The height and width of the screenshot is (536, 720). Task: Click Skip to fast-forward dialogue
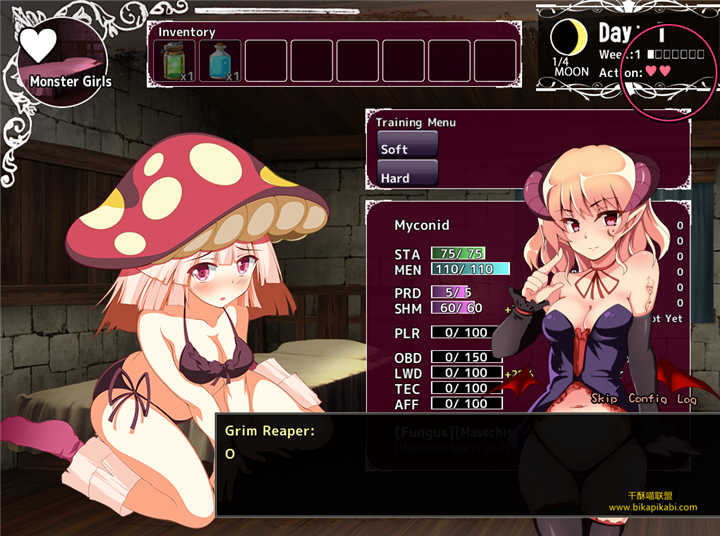pyautogui.click(x=604, y=398)
